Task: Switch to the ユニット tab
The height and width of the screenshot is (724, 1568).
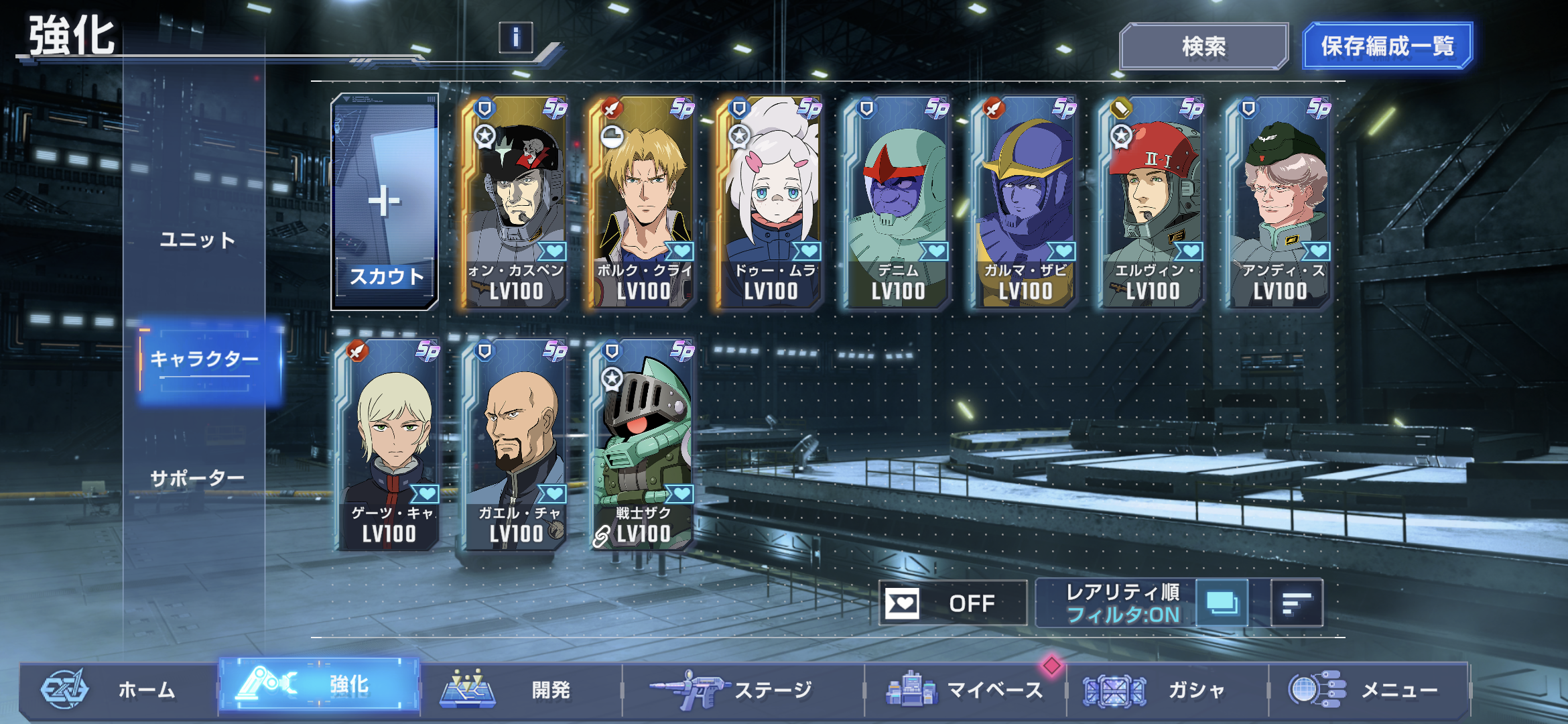Action: (198, 240)
